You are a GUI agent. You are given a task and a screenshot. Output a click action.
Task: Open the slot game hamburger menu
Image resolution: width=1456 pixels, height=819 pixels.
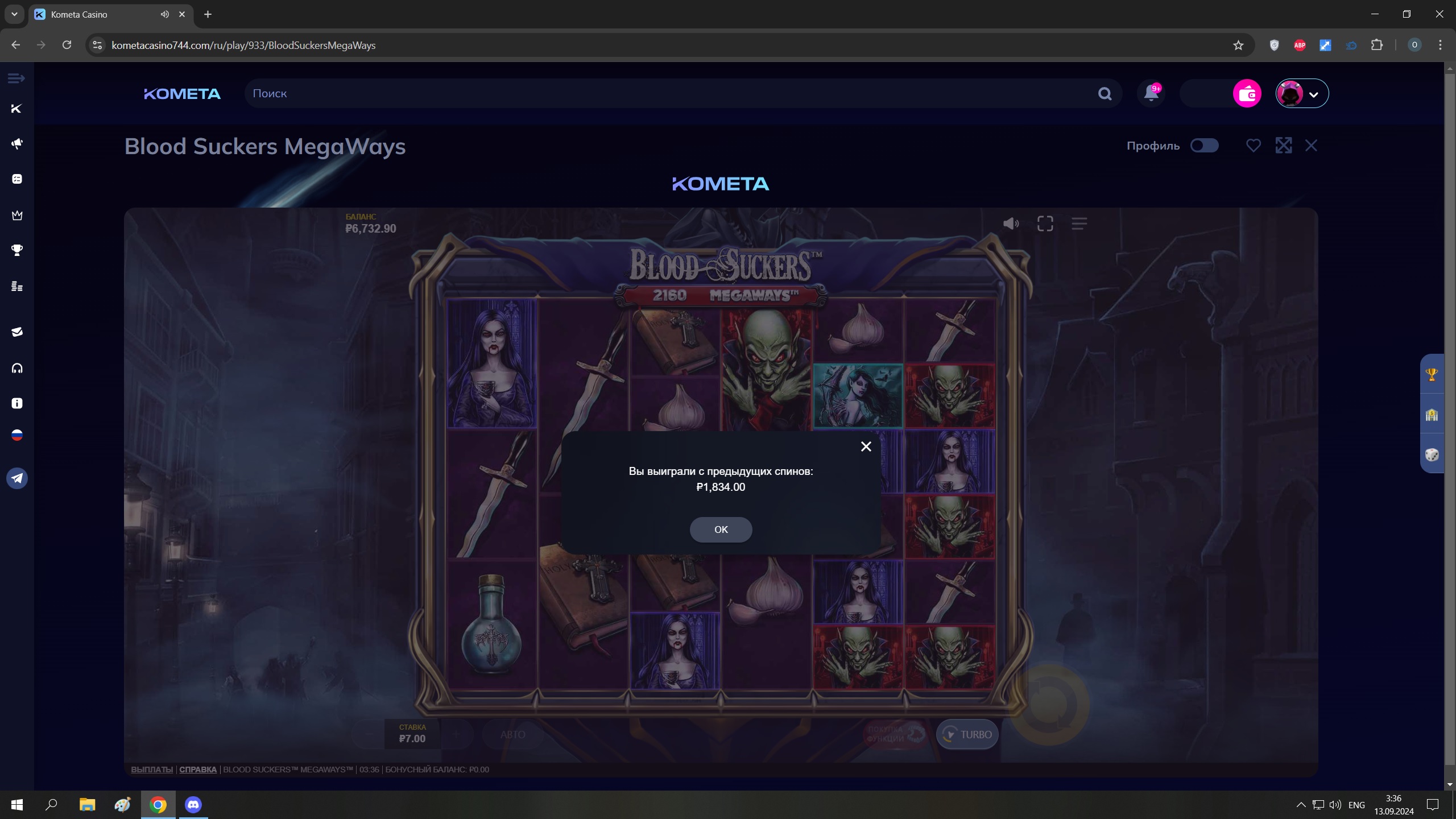pyautogui.click(x=1079, y=224)
